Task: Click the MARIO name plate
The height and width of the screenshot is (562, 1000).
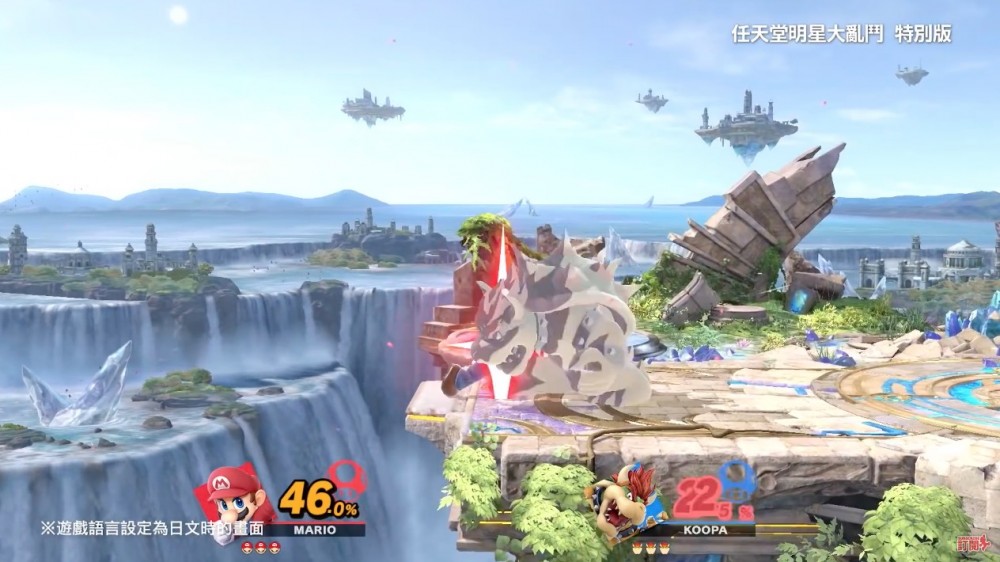Action: pyautogui.click(x=313, y=530)
